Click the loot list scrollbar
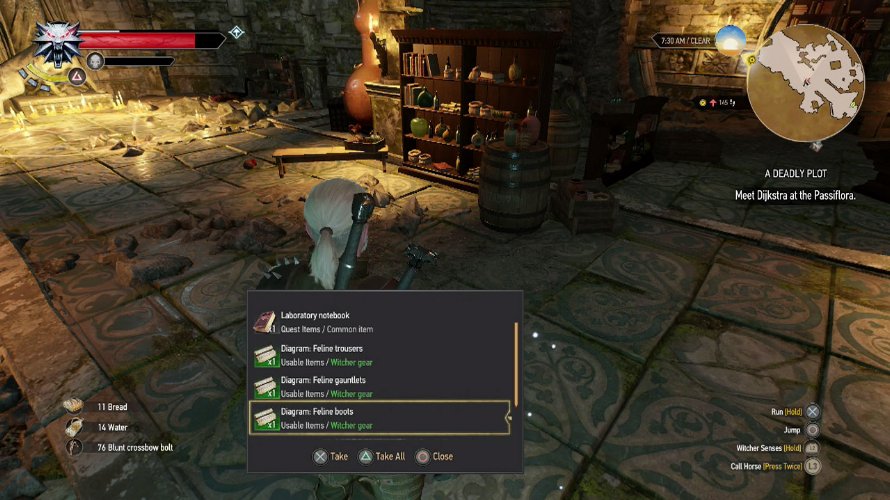Viewport: 890px width, 500px height. click(516, 360)
